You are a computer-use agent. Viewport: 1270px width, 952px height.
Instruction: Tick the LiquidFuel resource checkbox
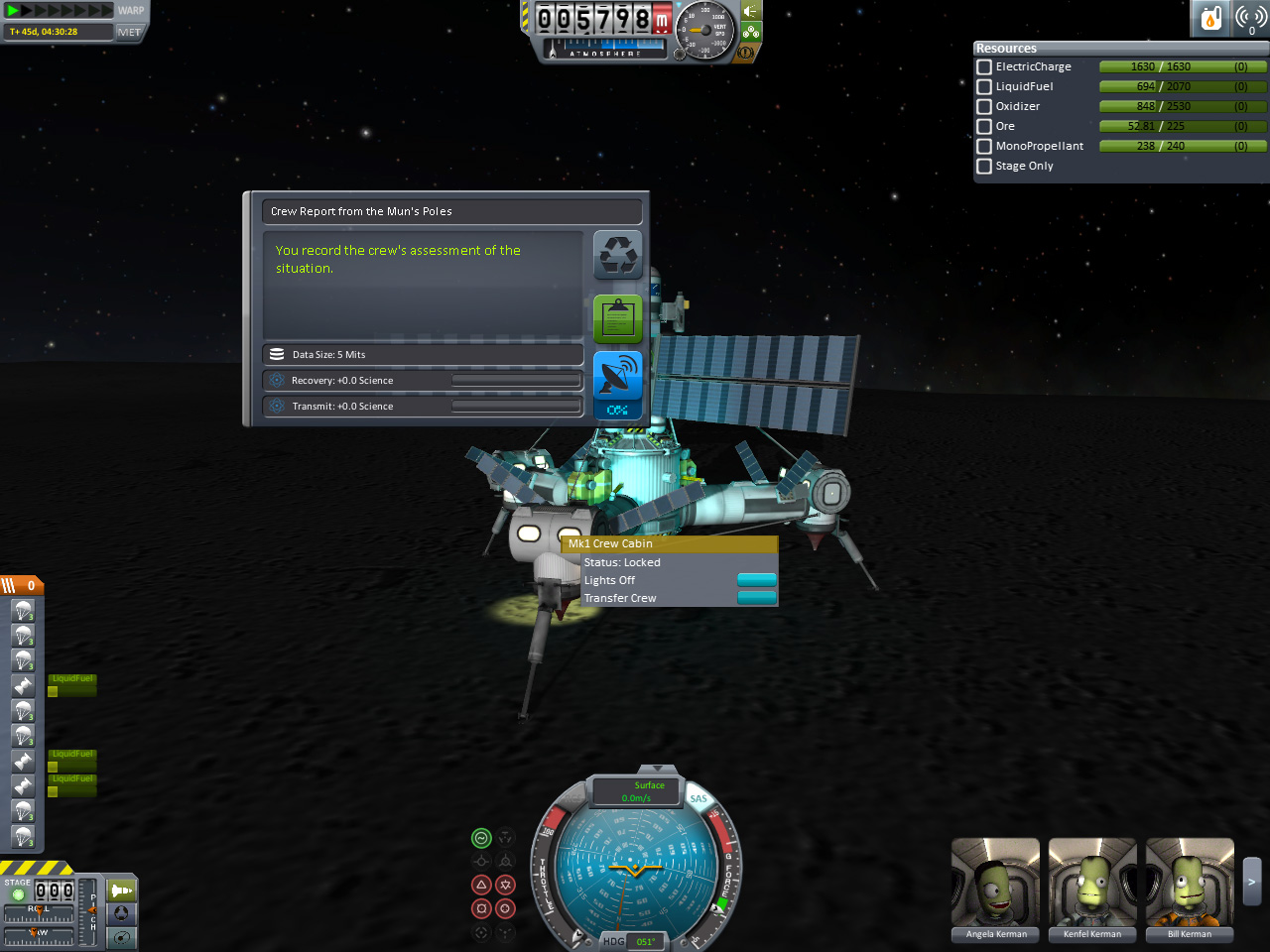click(984, 87)
